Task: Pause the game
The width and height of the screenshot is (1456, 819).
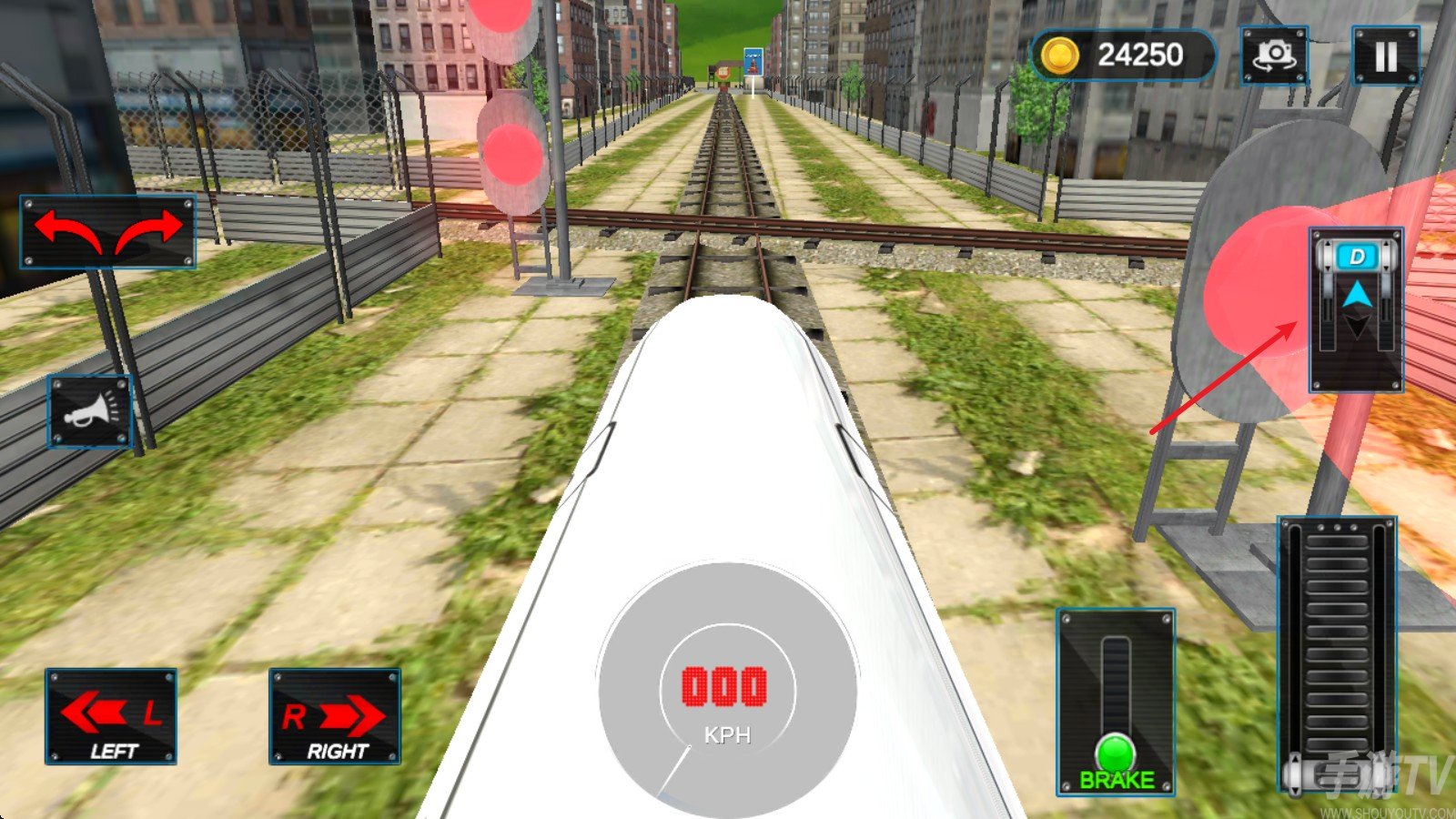Action: pos(1385,56)
